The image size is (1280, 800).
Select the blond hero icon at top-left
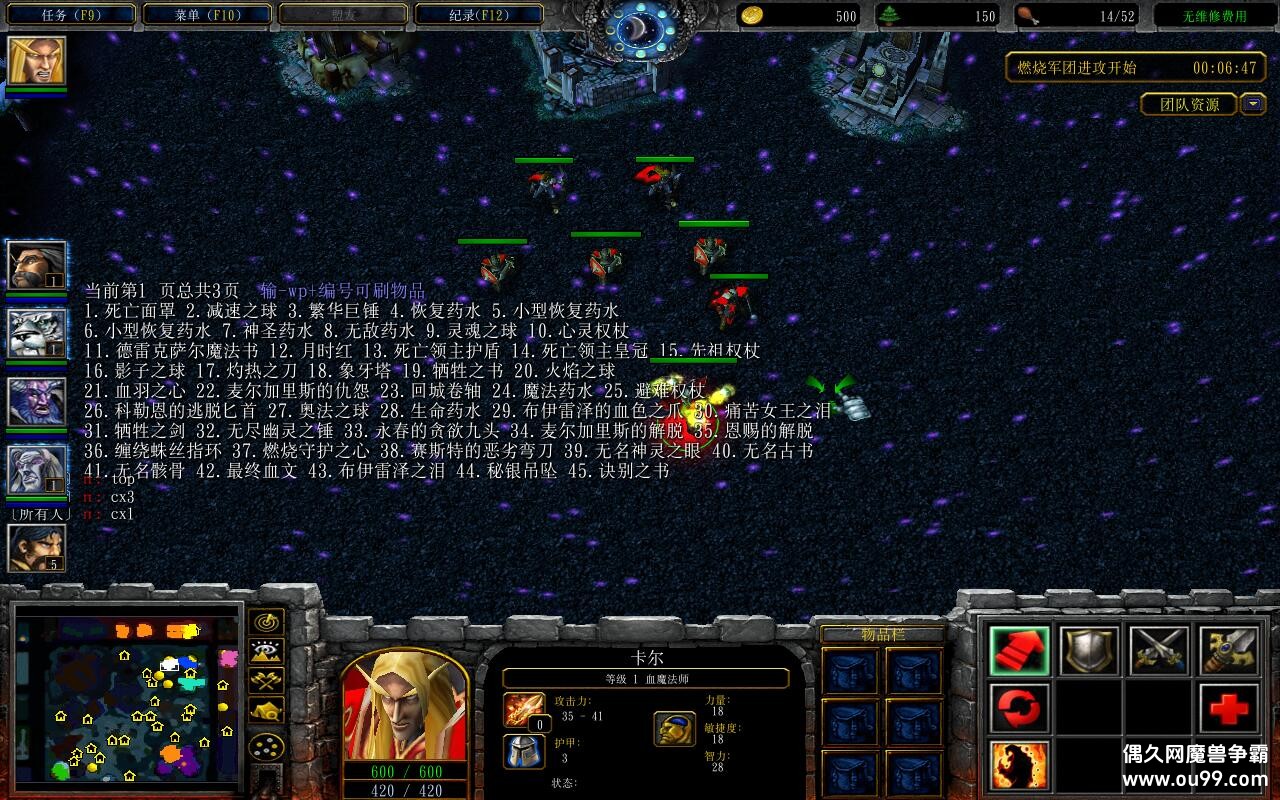pos(37,62)
